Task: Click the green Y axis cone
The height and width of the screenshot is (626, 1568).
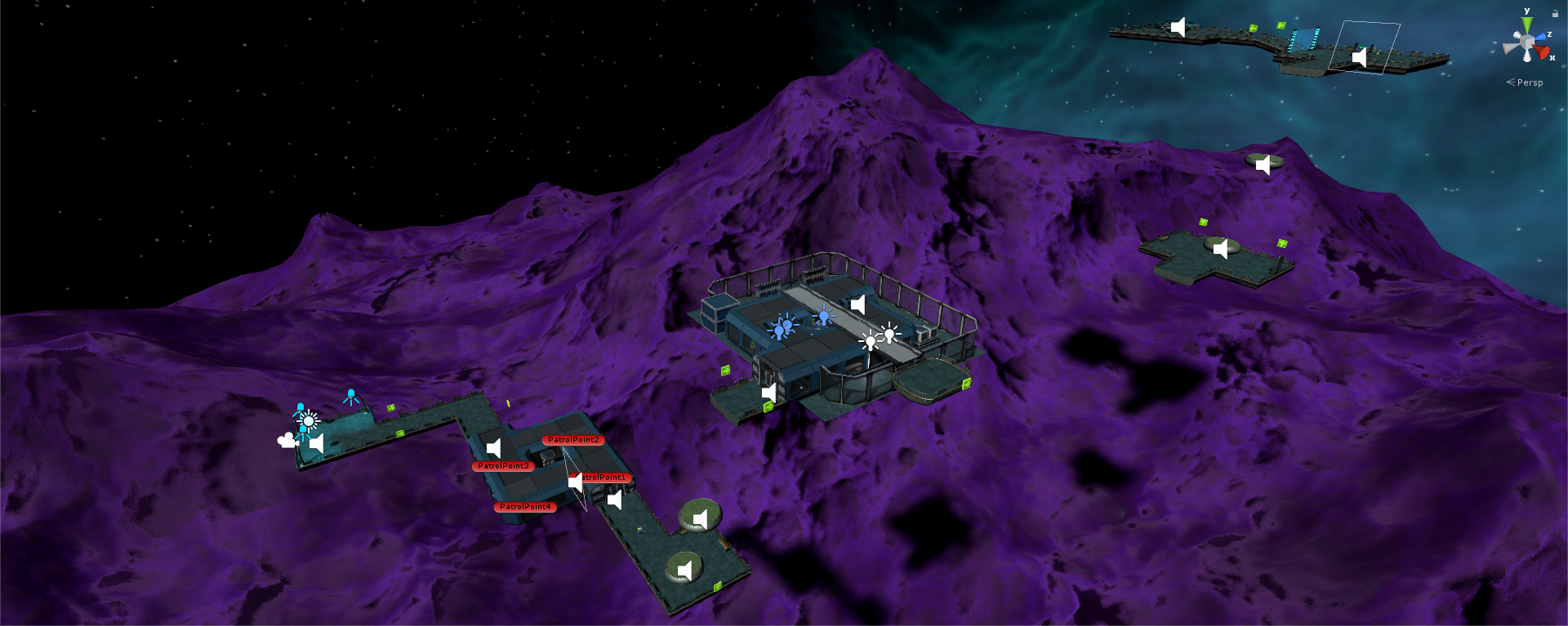Action: 1526,25
